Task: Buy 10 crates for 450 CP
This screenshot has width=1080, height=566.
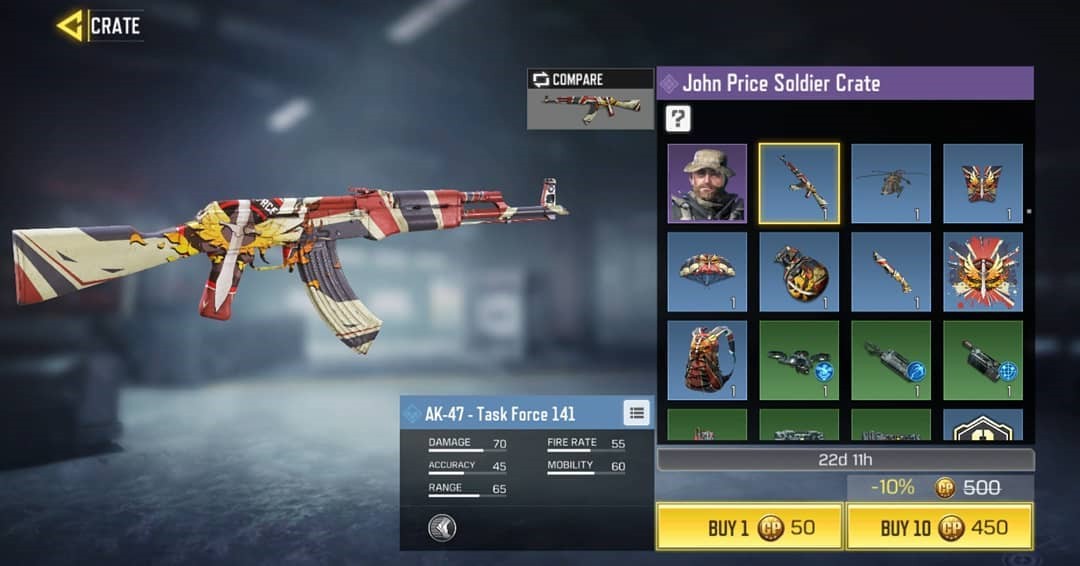Action: 939,527
